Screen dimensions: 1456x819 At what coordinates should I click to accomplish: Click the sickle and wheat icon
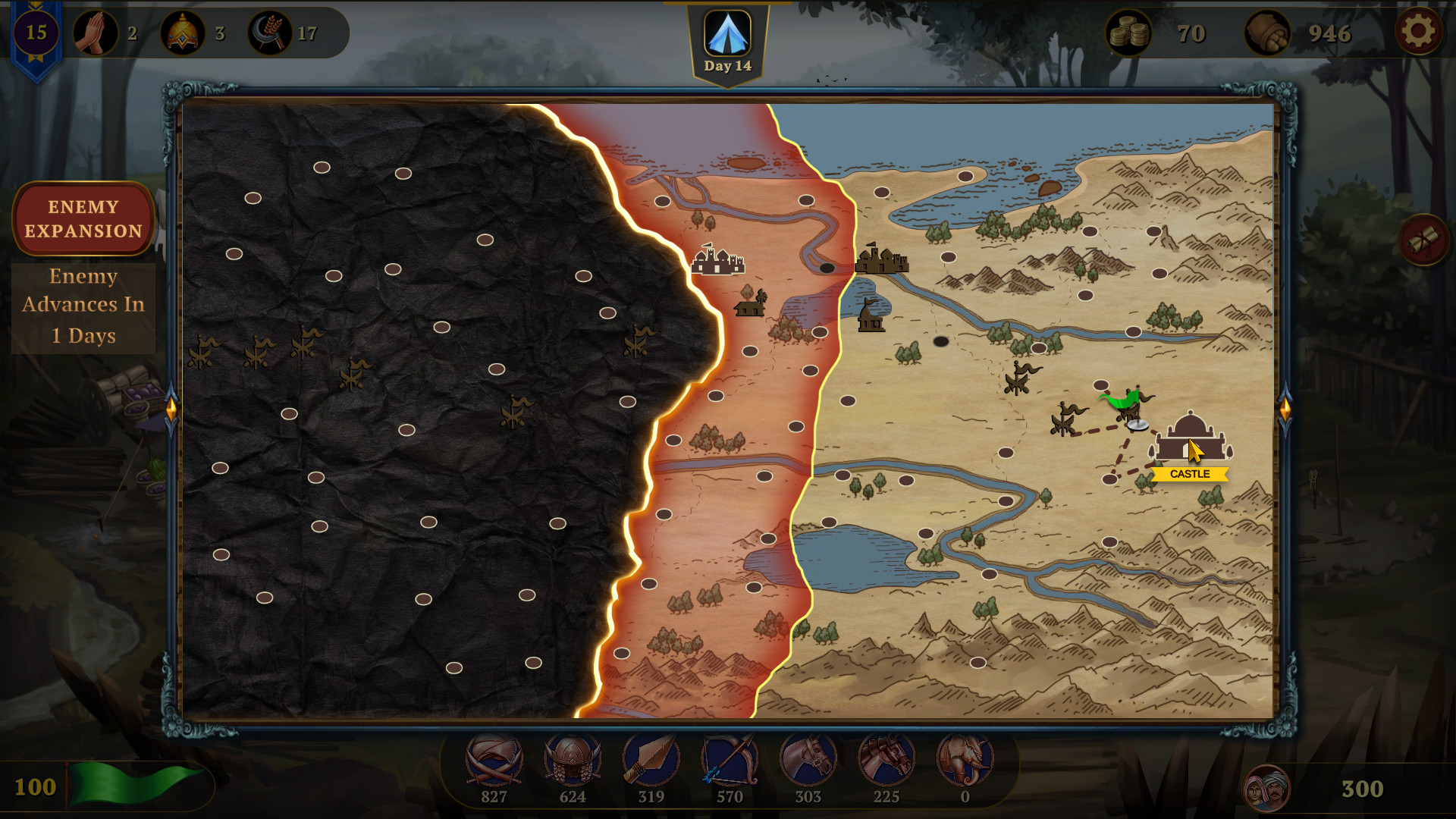(270, 33)
